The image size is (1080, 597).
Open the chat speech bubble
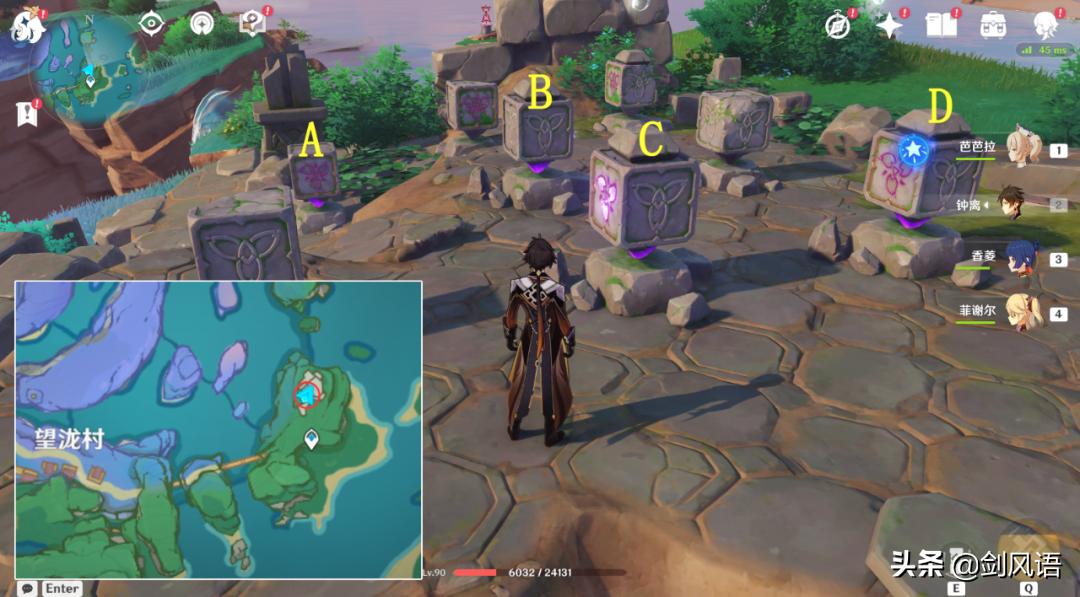pyautogui.click(x=27, y=588)
